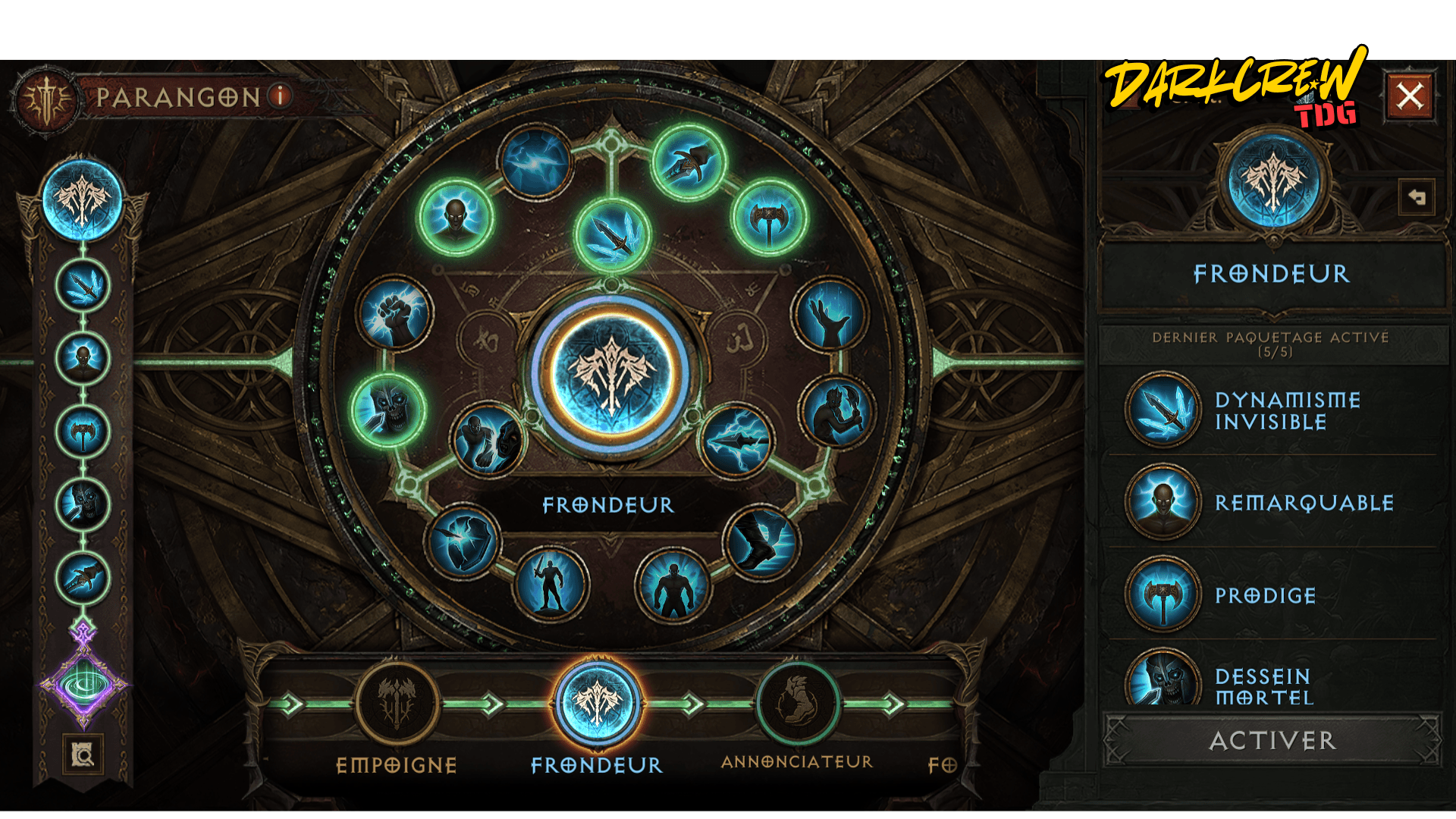Choose the Frondeur tree in bottom bar

point(597,704)
